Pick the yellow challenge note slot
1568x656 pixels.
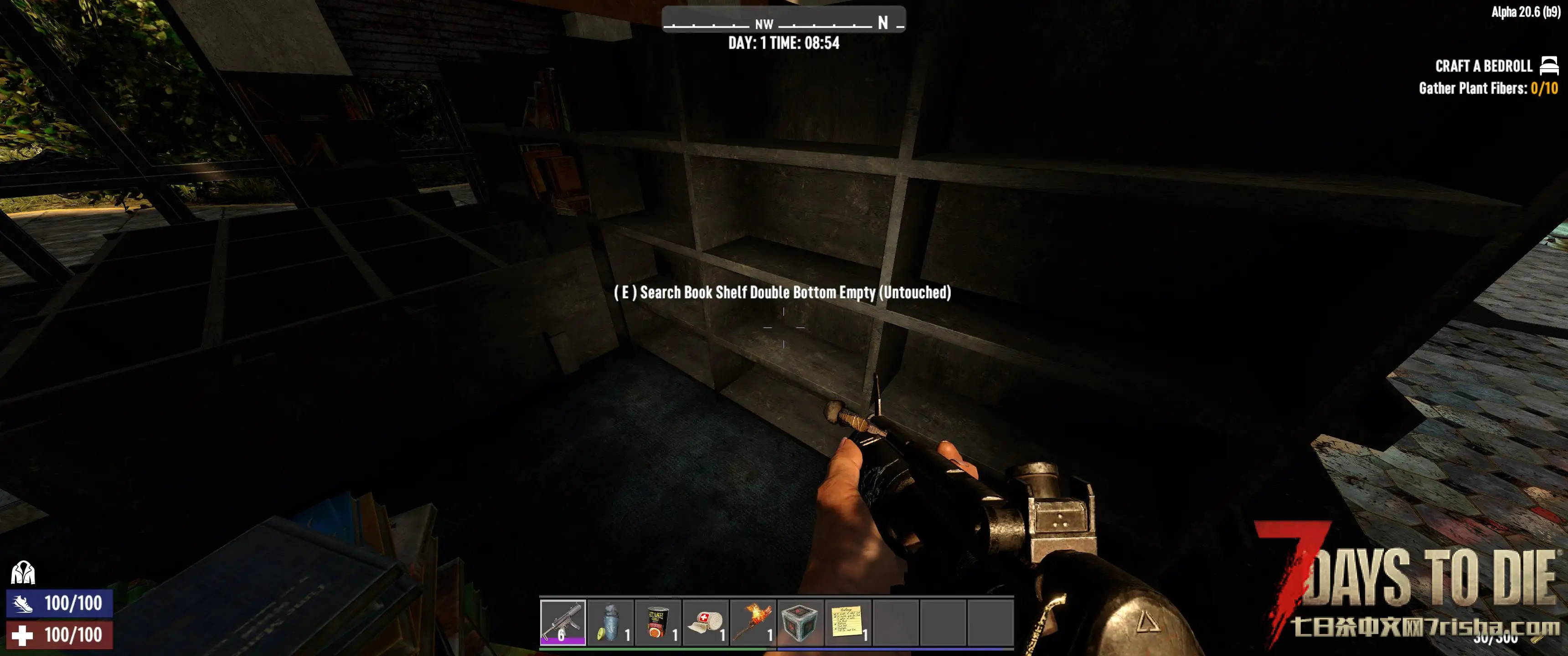point(848,621)
